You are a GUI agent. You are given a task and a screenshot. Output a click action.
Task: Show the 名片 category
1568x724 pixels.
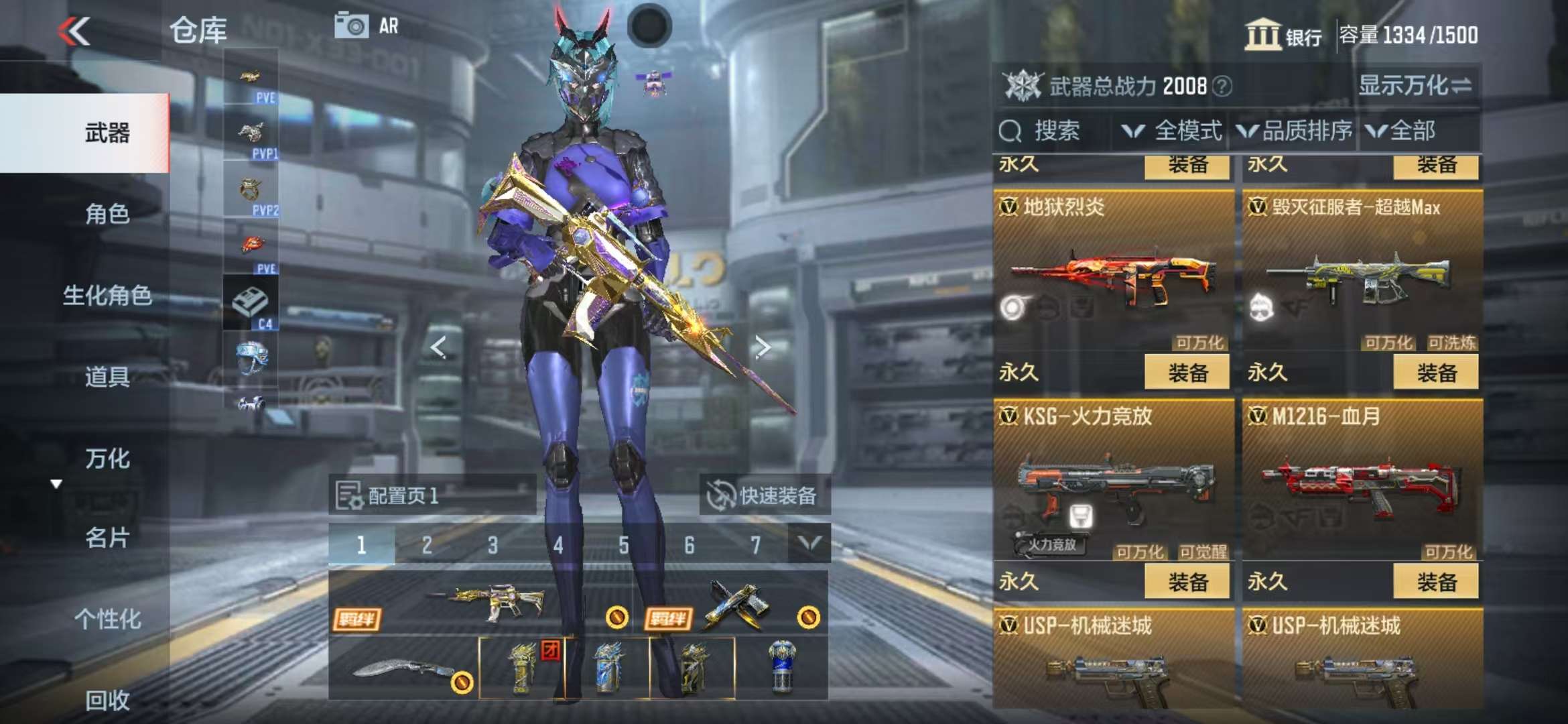point(107,538)
